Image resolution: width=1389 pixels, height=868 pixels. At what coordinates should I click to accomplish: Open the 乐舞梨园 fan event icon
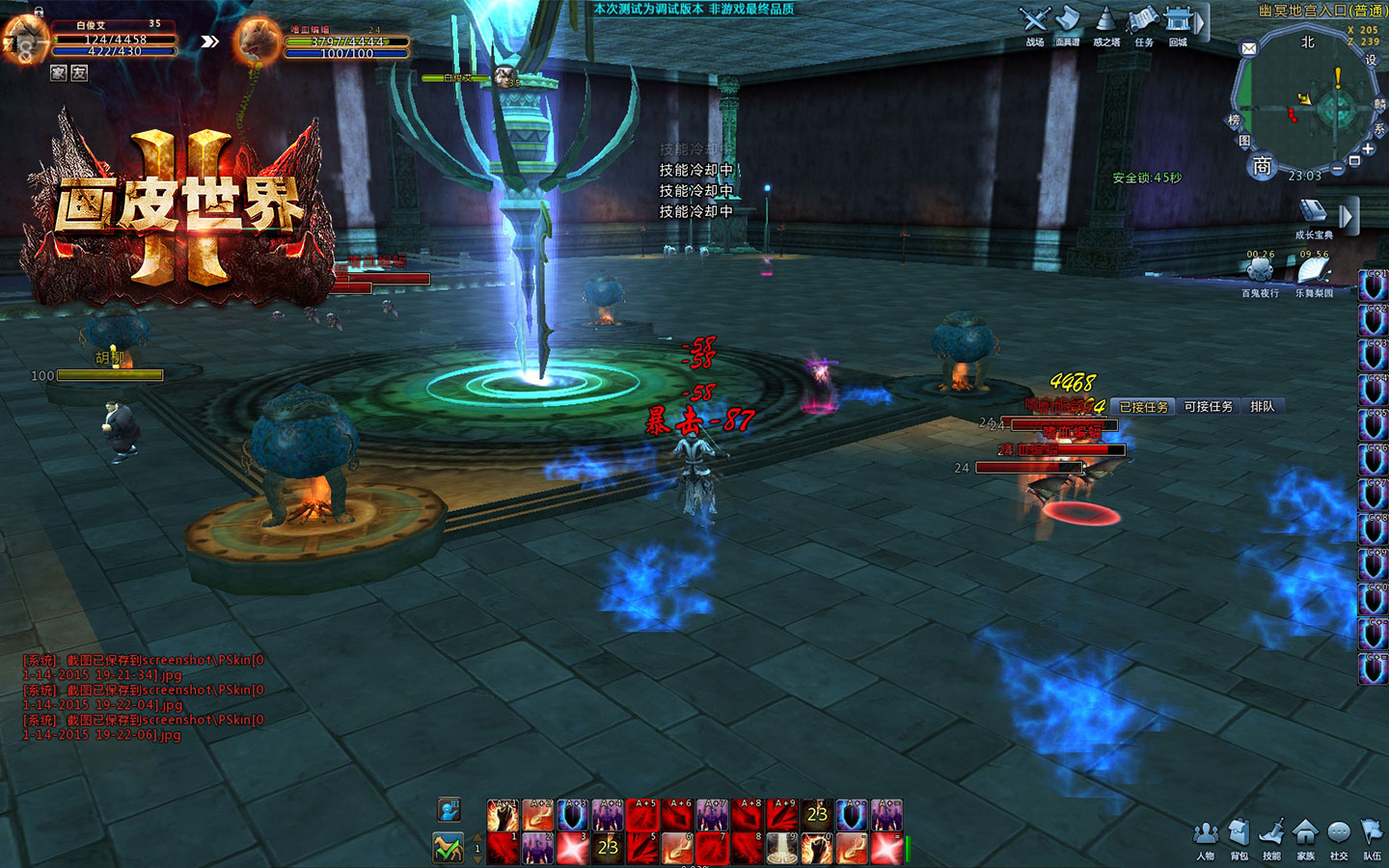coord(1313,271)
